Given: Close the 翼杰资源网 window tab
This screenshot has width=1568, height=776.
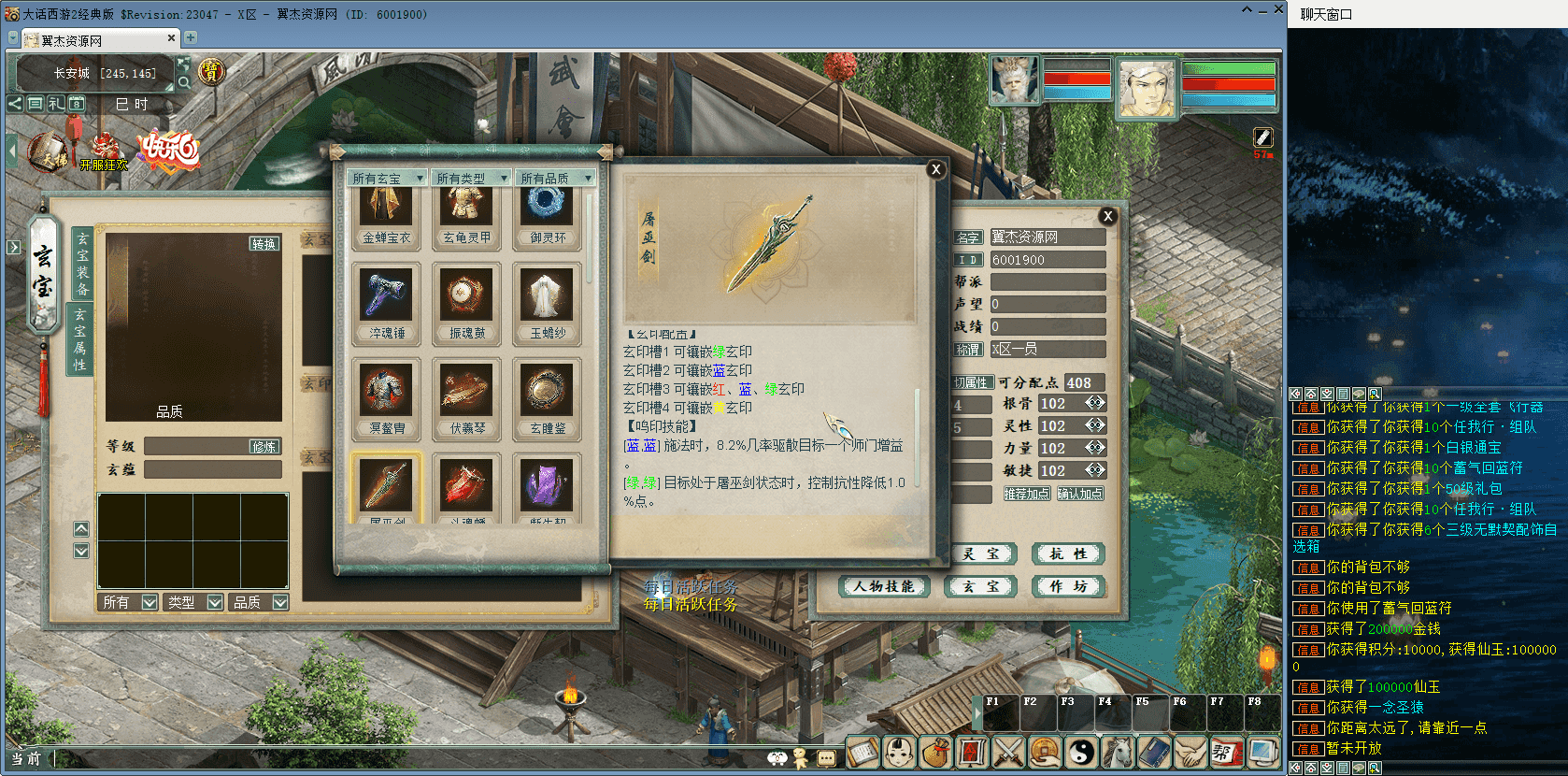Looking at the screenshot, I should tap(171, 38).
